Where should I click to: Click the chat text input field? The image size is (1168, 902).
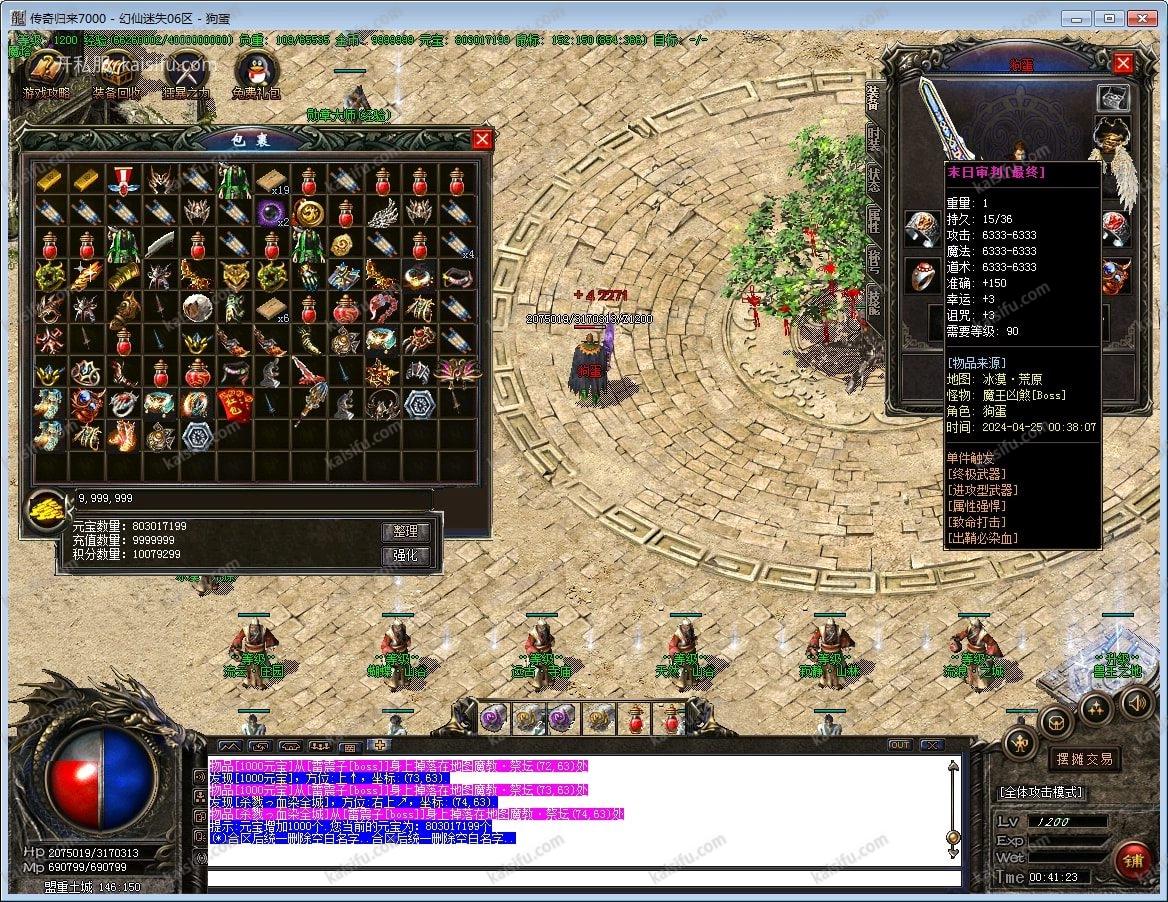pos(580,878)
